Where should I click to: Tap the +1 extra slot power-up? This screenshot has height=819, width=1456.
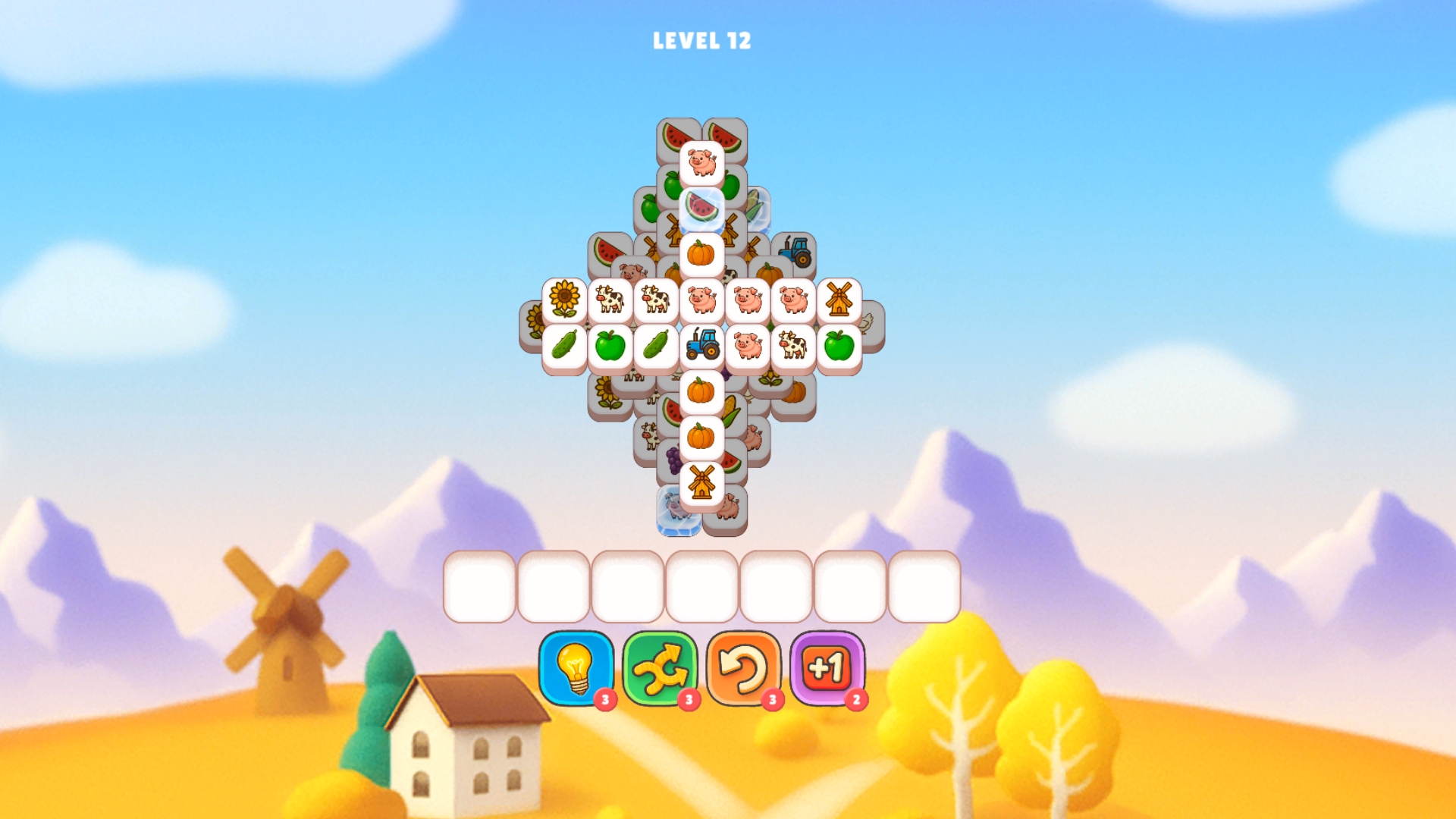826,667
